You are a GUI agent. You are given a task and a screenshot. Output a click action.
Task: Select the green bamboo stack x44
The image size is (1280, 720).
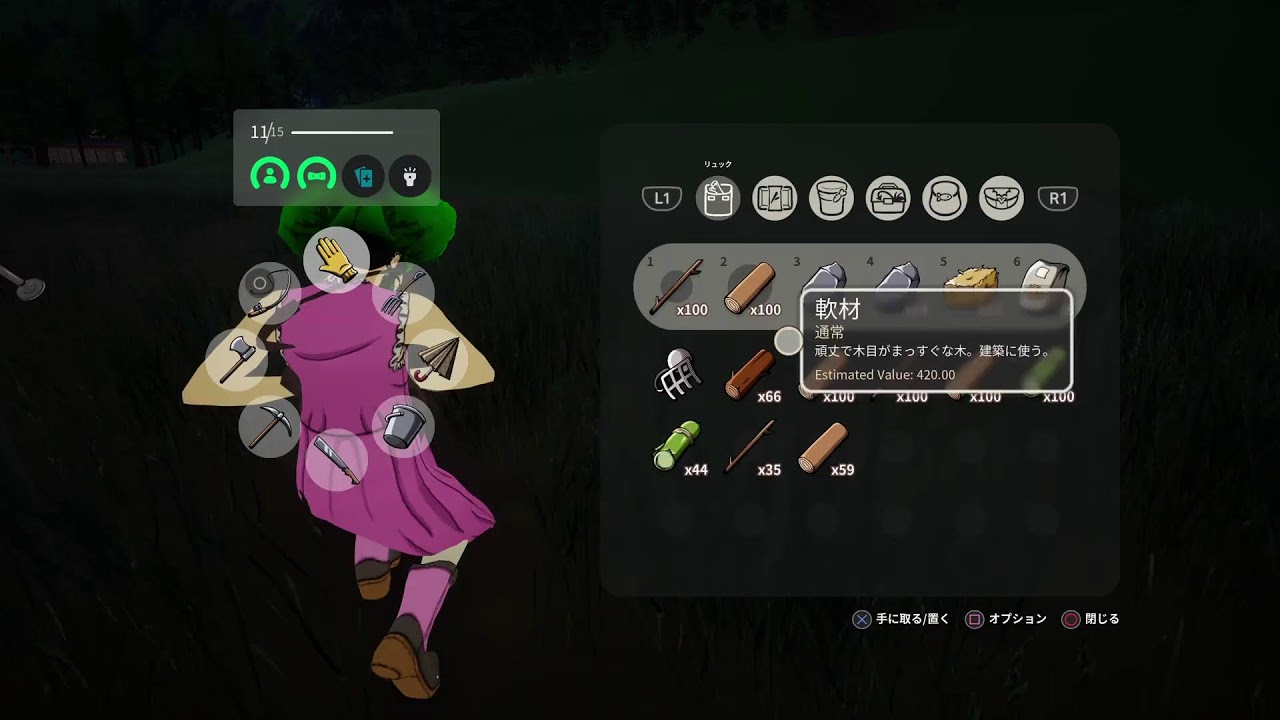tap(677, 449)
